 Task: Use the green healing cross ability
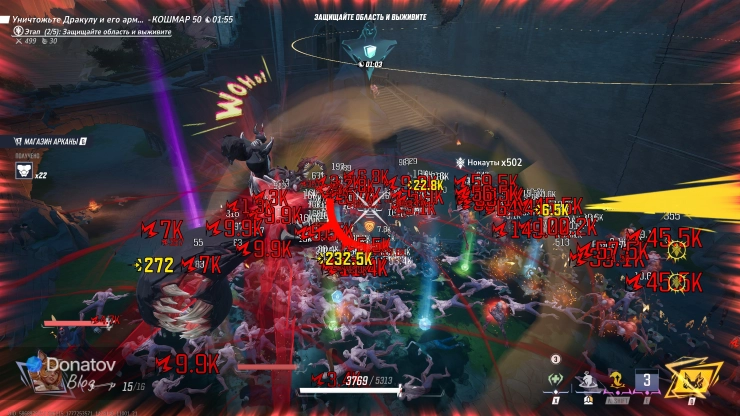coord(558,380)
